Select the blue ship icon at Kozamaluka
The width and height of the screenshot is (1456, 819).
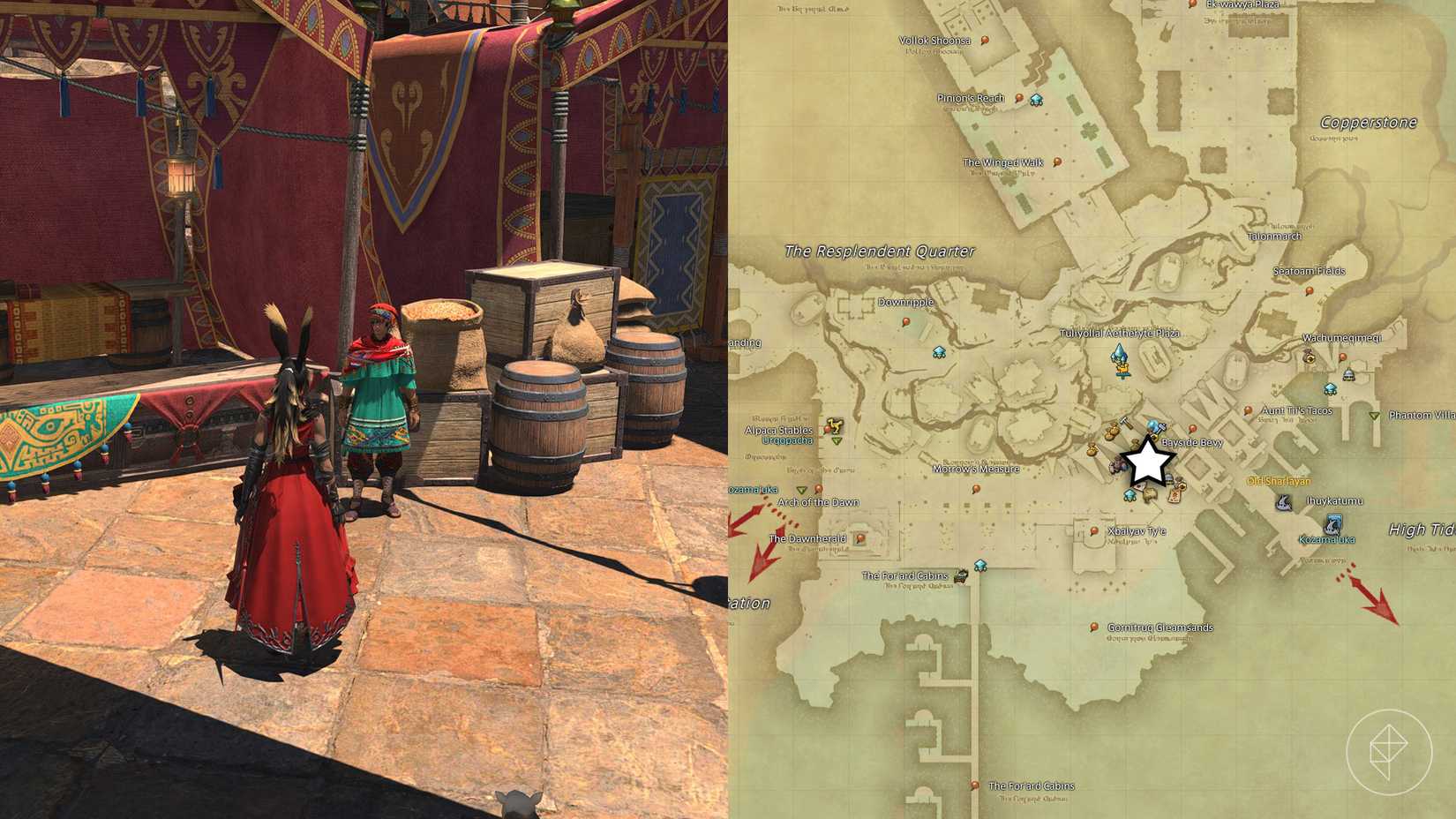coord(1332,525)
